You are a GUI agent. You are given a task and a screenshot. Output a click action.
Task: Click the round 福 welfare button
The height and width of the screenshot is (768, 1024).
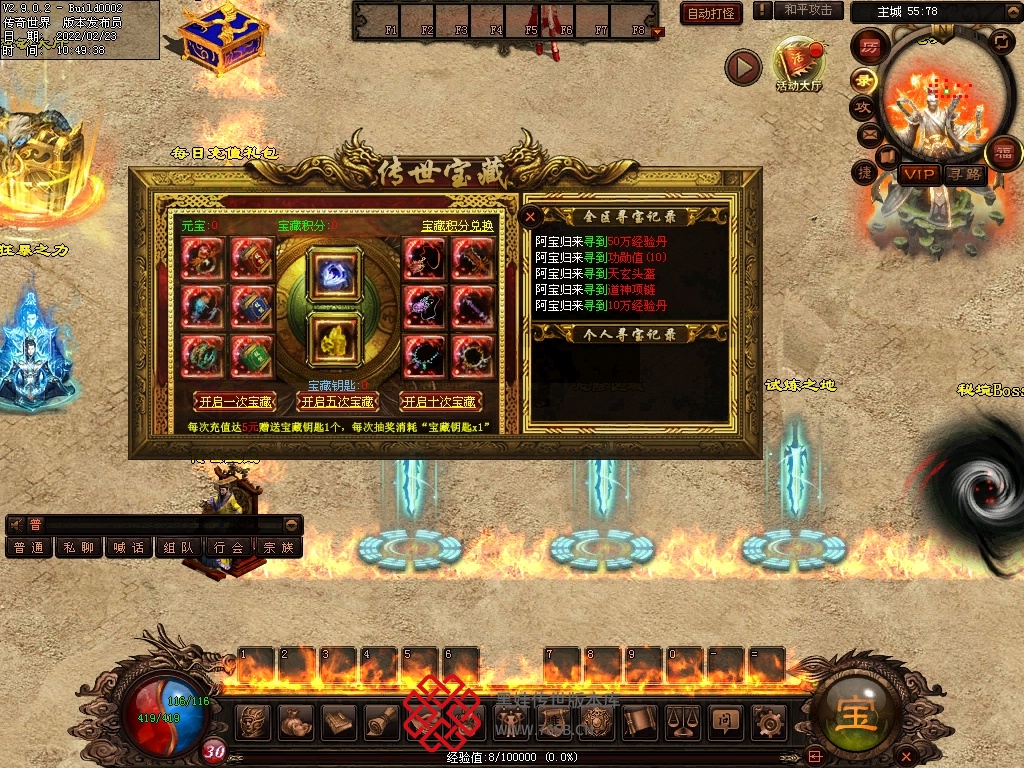pos(1003,152)
